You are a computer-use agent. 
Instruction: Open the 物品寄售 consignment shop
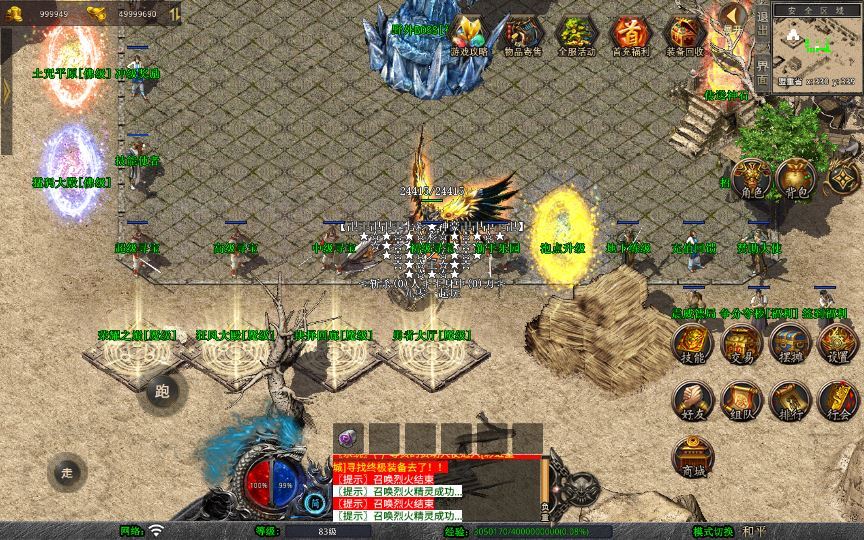point(520,35)
